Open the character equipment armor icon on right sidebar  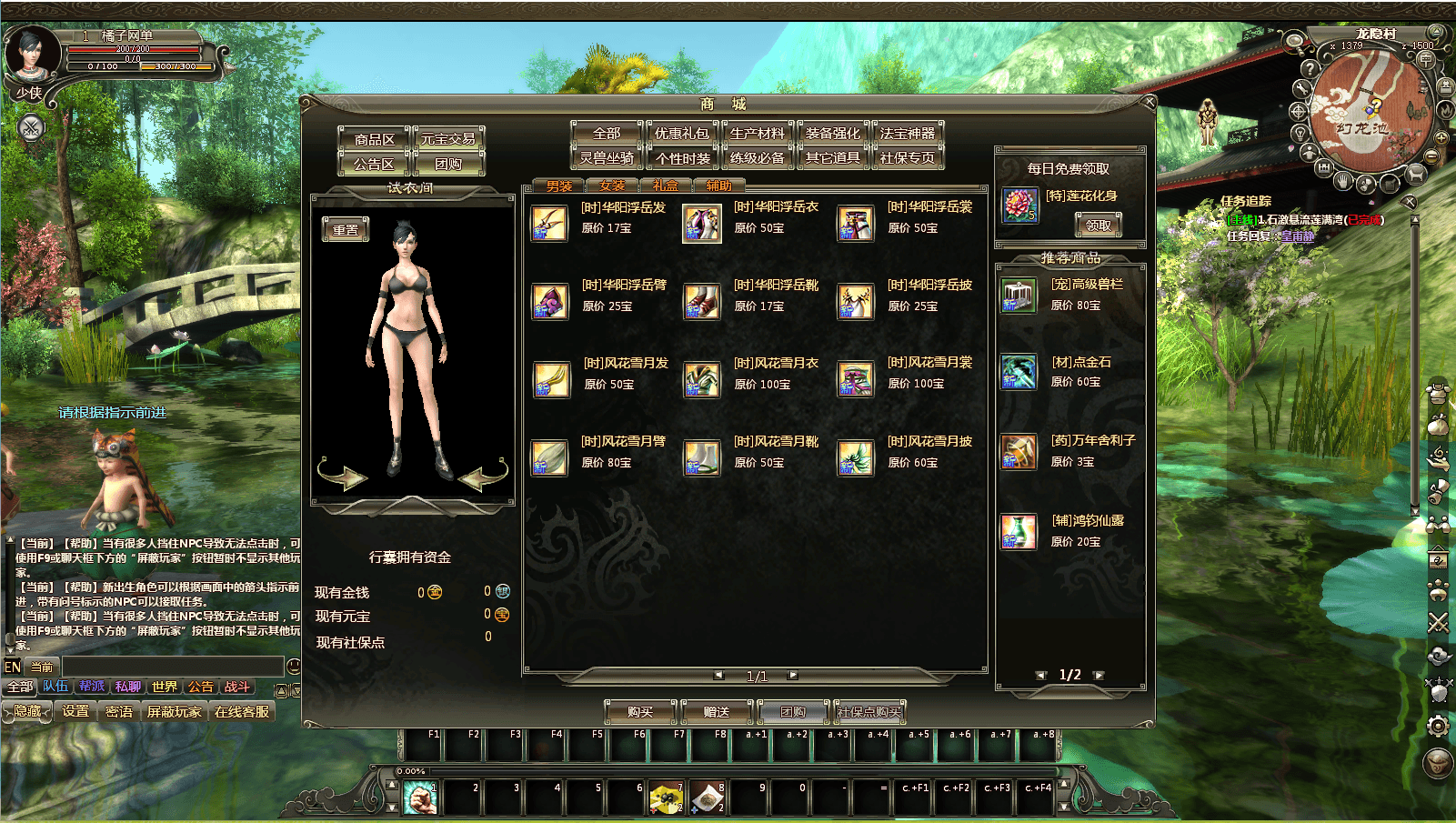coord(1439,393)
